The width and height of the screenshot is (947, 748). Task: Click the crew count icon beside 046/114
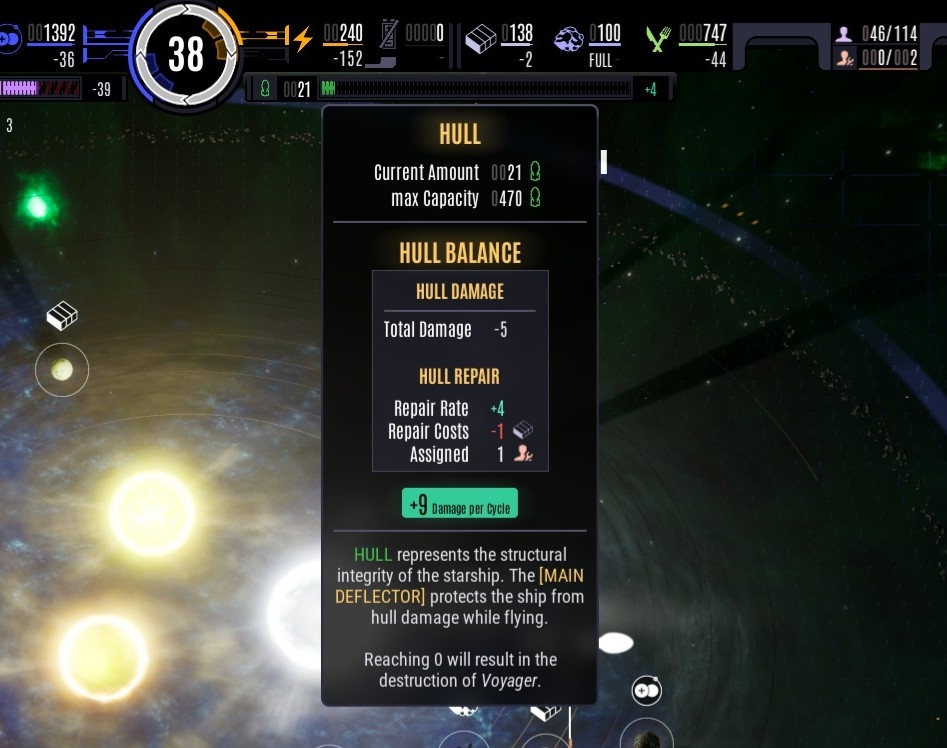tap(846, 34)
